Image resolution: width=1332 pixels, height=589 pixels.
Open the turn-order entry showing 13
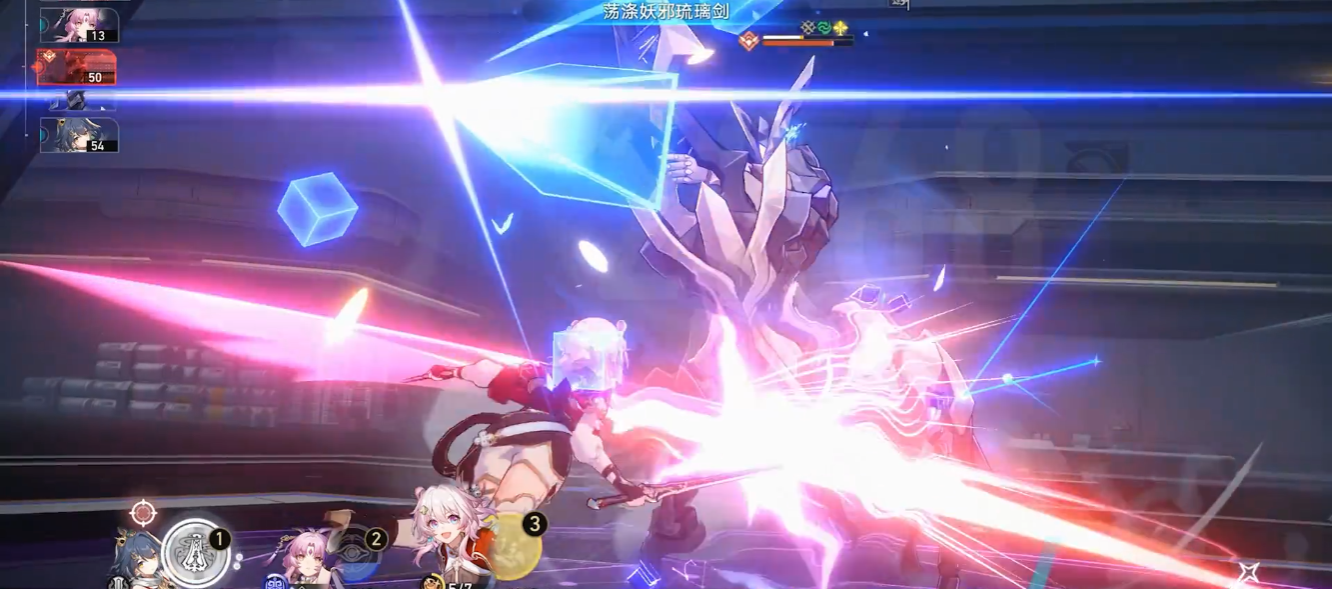[79, 26]
